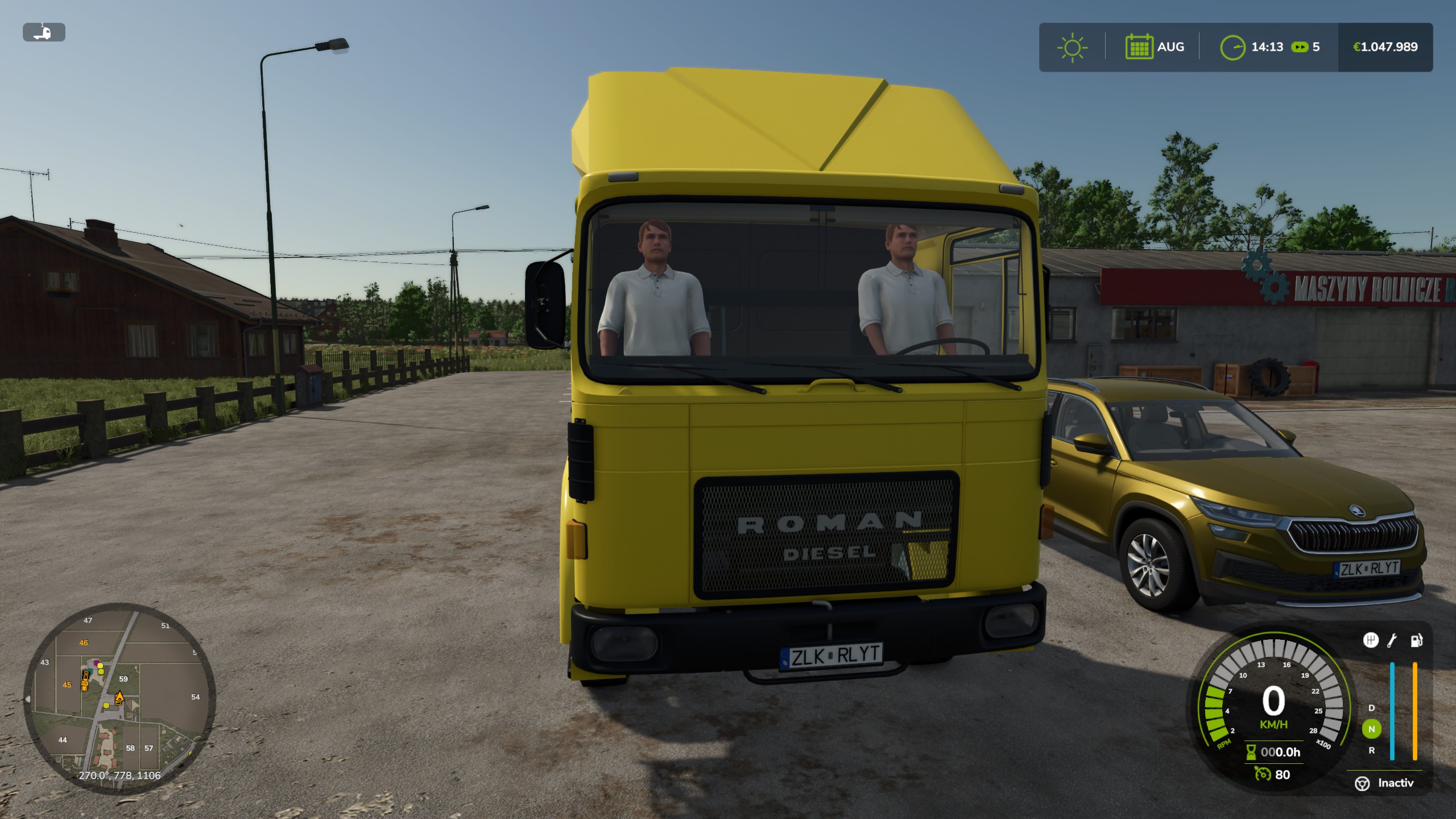This screenshot has height=819, width=1456.
Task: Click the time speed multiplier 5
Action: pos(1317,47)
